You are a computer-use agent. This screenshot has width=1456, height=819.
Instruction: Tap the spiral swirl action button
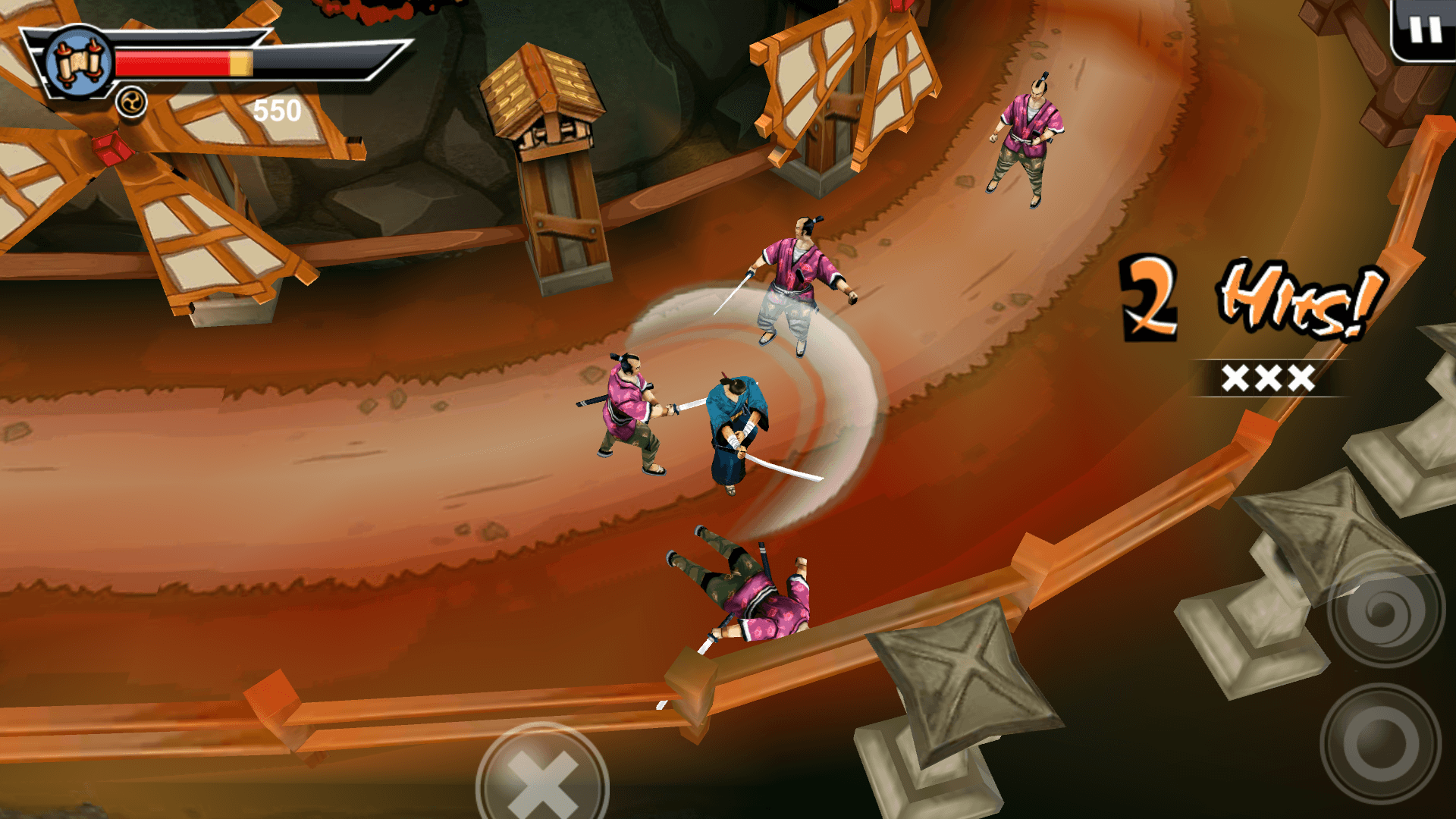[x=1385, y=610]
